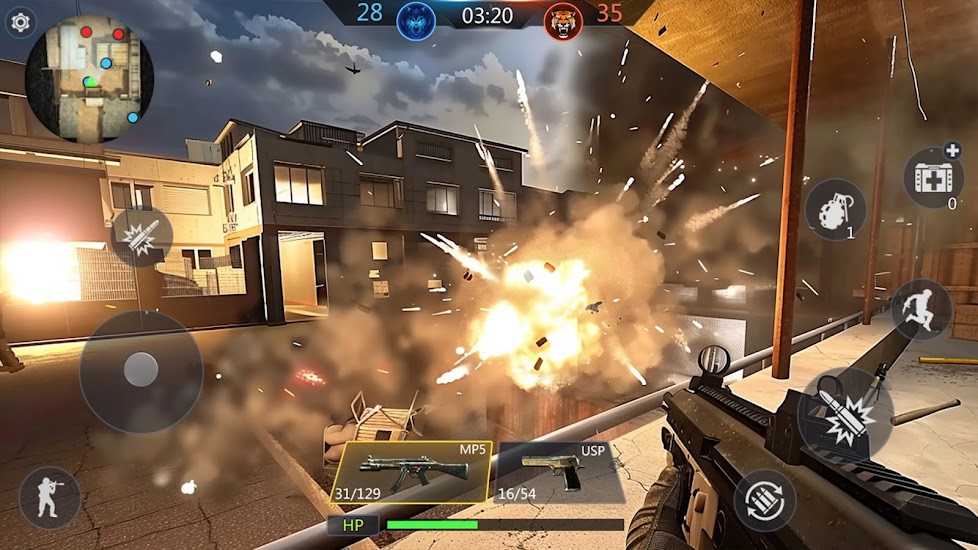Throw a grenade with the grenade button
Viewport: 978px width, 550px height.
pos(835,209)
